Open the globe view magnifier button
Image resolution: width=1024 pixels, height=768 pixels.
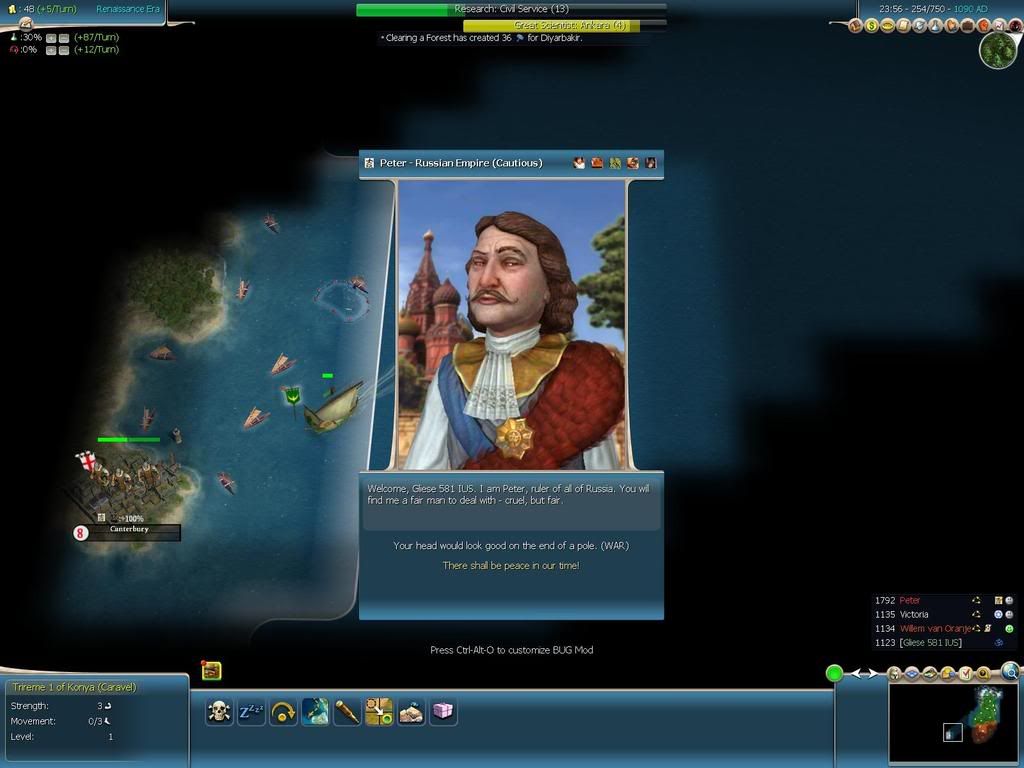point(1011,672)
